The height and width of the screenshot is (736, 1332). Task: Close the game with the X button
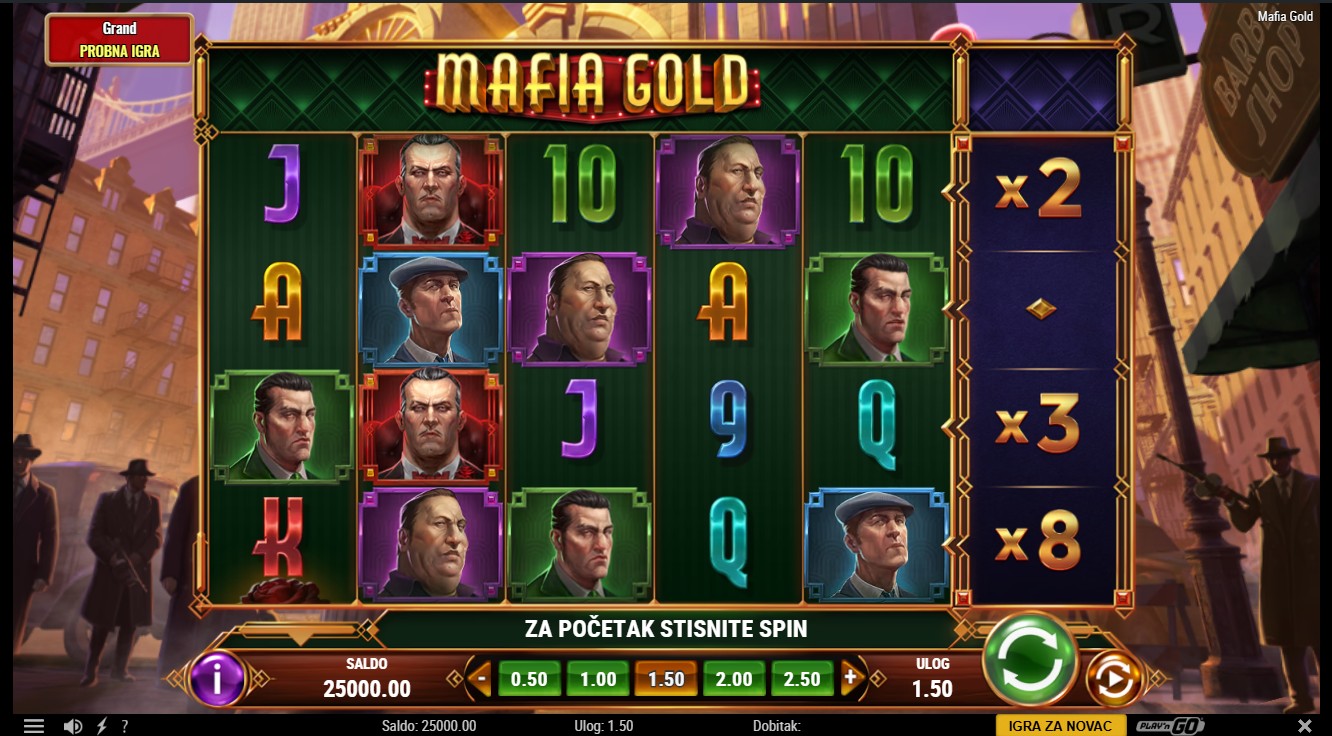(1304, 726)
